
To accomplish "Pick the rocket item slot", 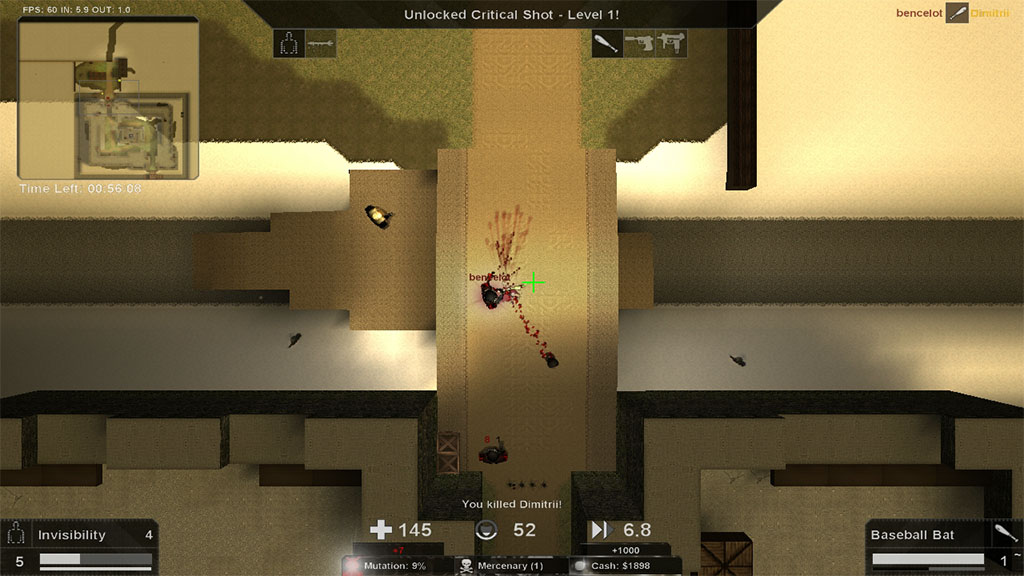I will (321, 44).
